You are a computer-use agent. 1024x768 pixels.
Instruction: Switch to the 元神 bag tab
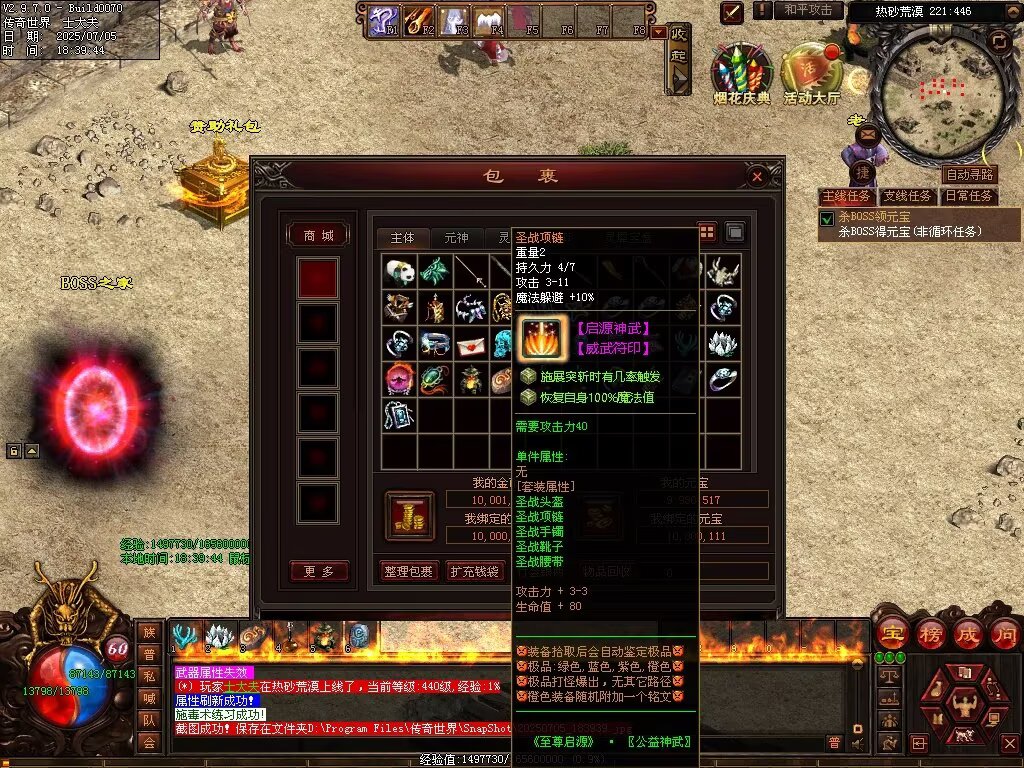tap(455, 238)
